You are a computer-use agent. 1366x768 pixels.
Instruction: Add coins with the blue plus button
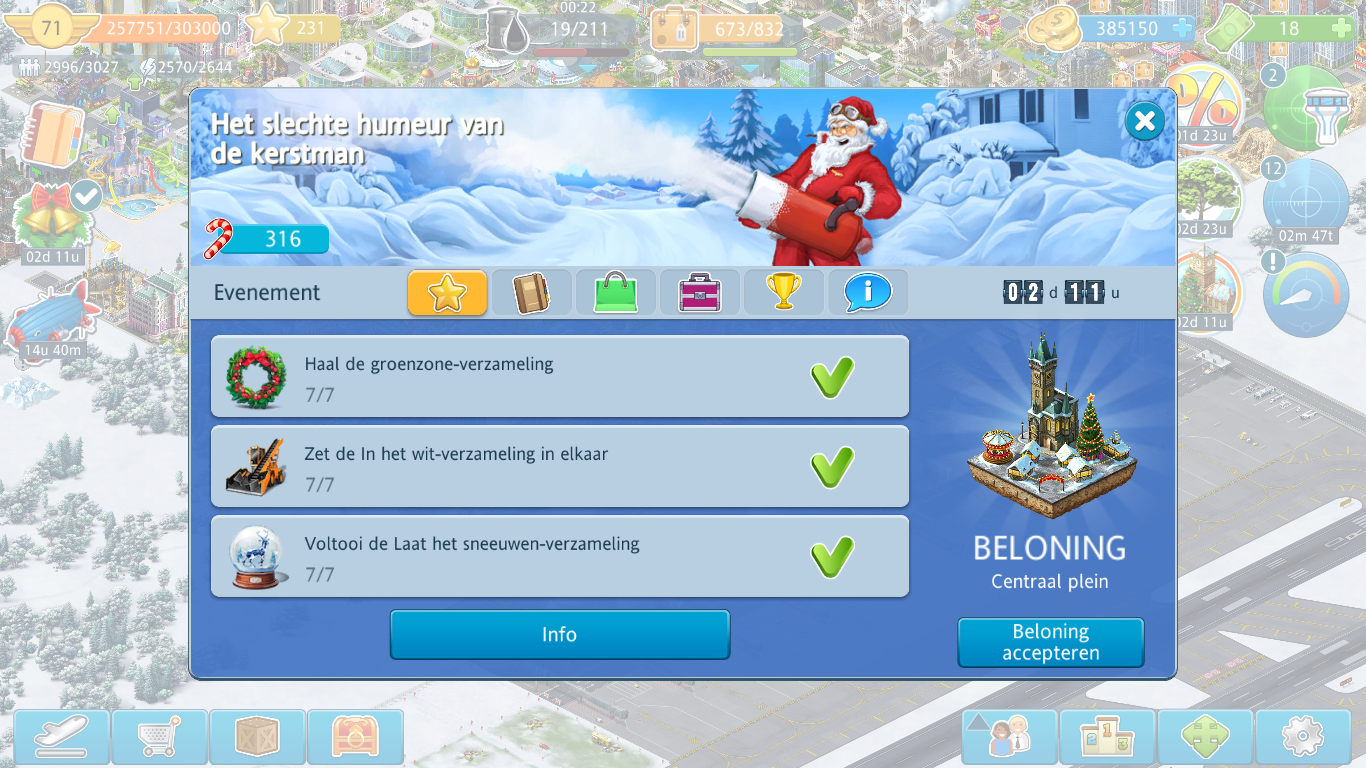pyautogui.click(x=1182, y=29)
